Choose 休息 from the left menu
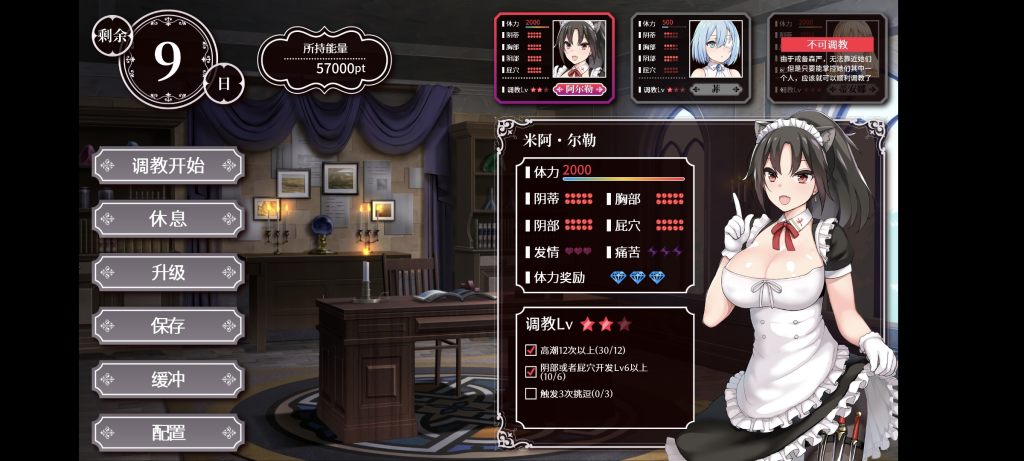Viewport: 1024px width, 461px height. [x=168, y=219]
